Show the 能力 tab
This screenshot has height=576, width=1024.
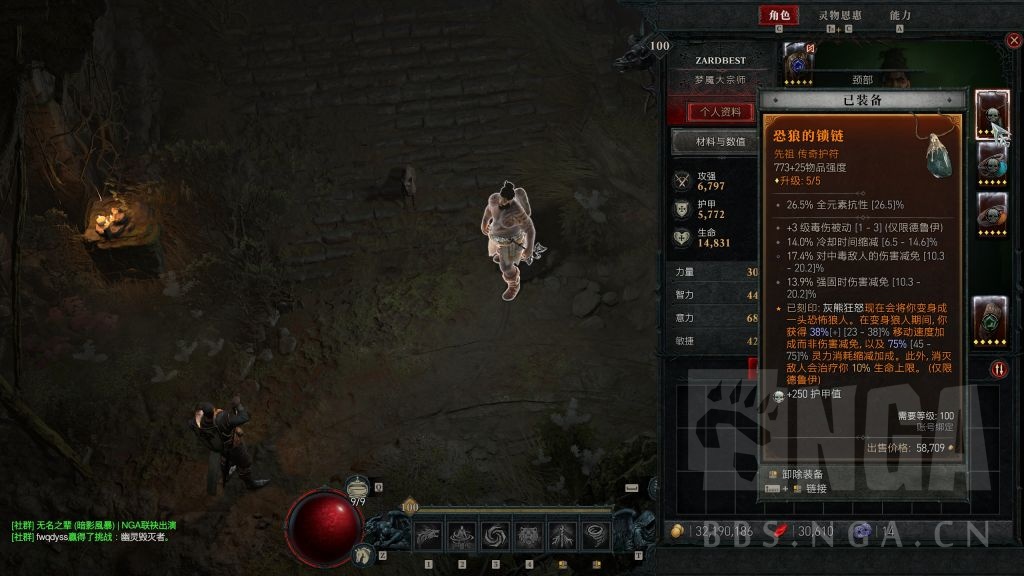click(900, 15)
